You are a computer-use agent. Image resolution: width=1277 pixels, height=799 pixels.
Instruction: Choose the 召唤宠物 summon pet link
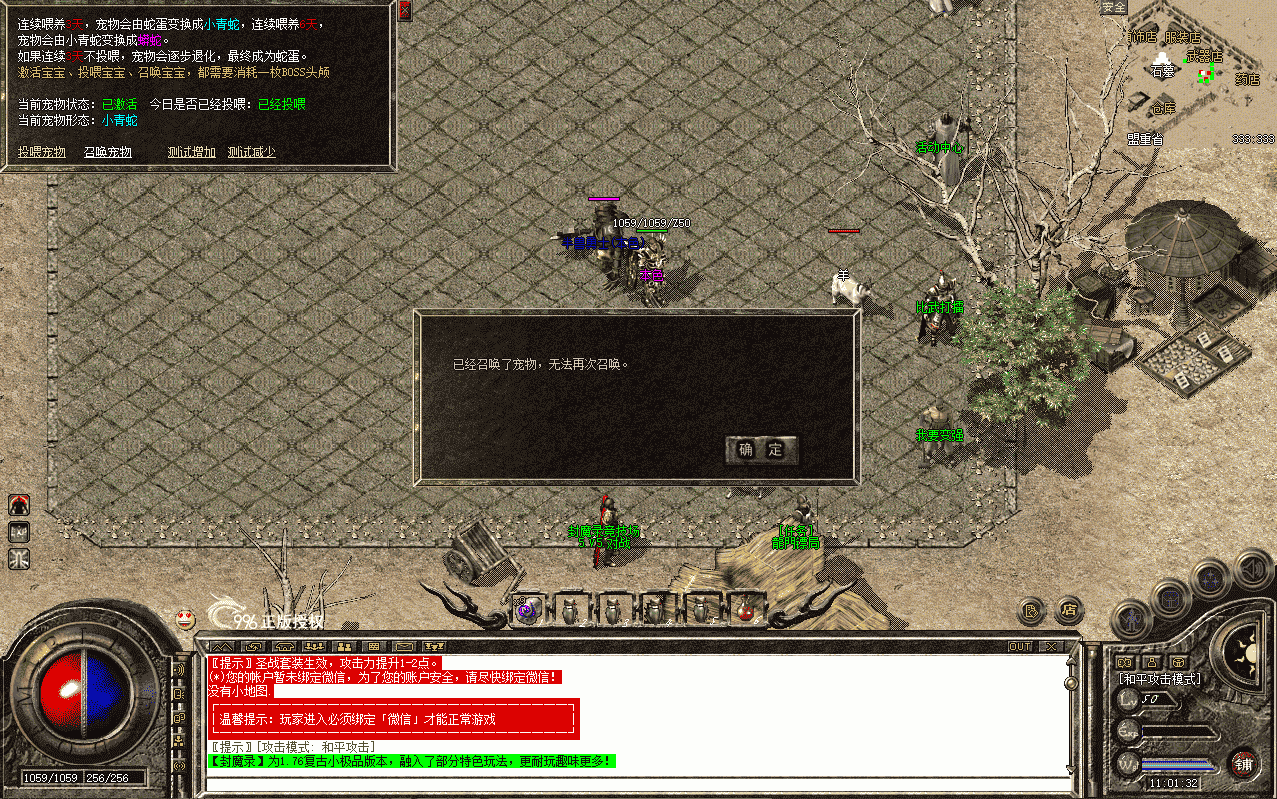[108, 152]
